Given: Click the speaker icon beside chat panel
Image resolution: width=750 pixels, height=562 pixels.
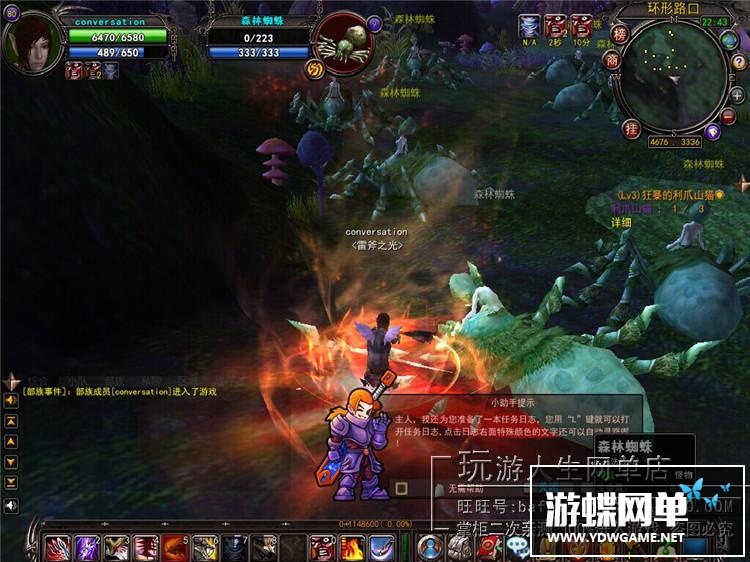Looking at the screenshot, I should click(11, 506).
